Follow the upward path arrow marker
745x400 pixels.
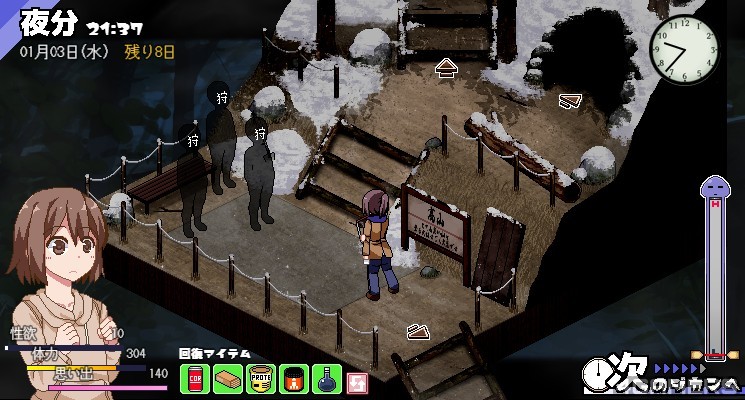(x=446, y=68)
